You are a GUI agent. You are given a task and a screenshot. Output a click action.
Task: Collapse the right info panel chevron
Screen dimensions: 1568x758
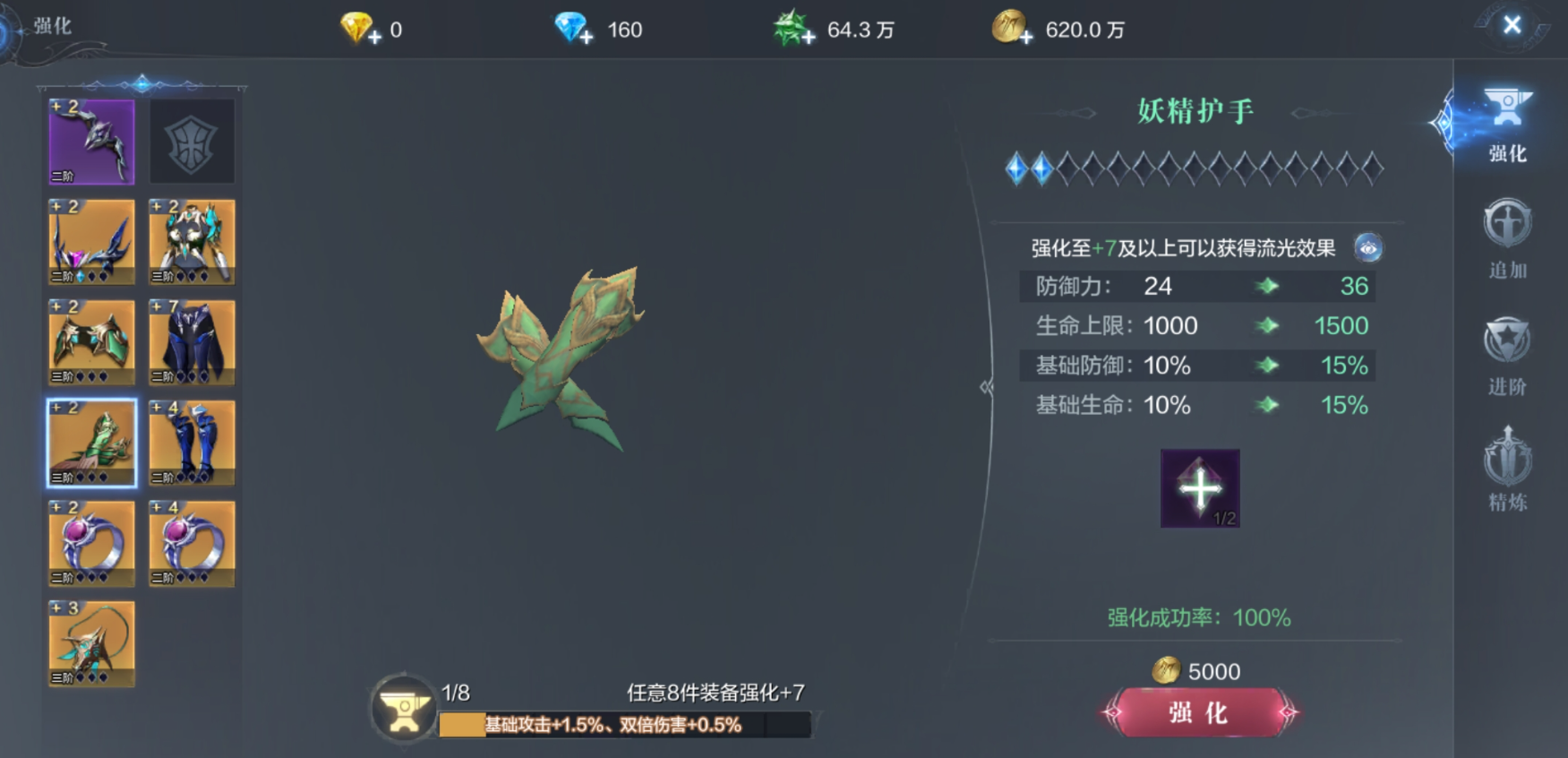pos(985,385)
